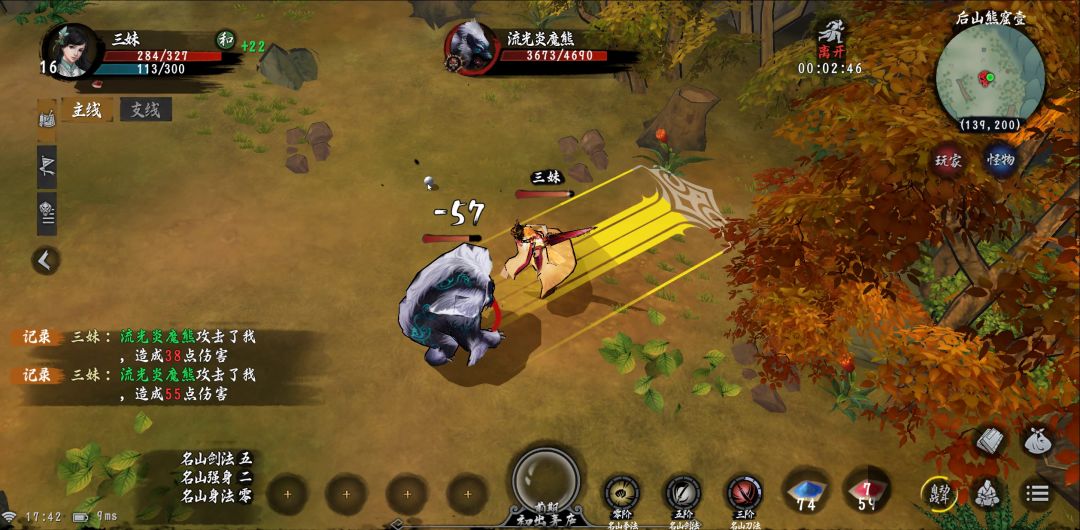1080x530 pixels.
Task: Collapse the side panel with the left arrow
Action: [x=45, y=261]
